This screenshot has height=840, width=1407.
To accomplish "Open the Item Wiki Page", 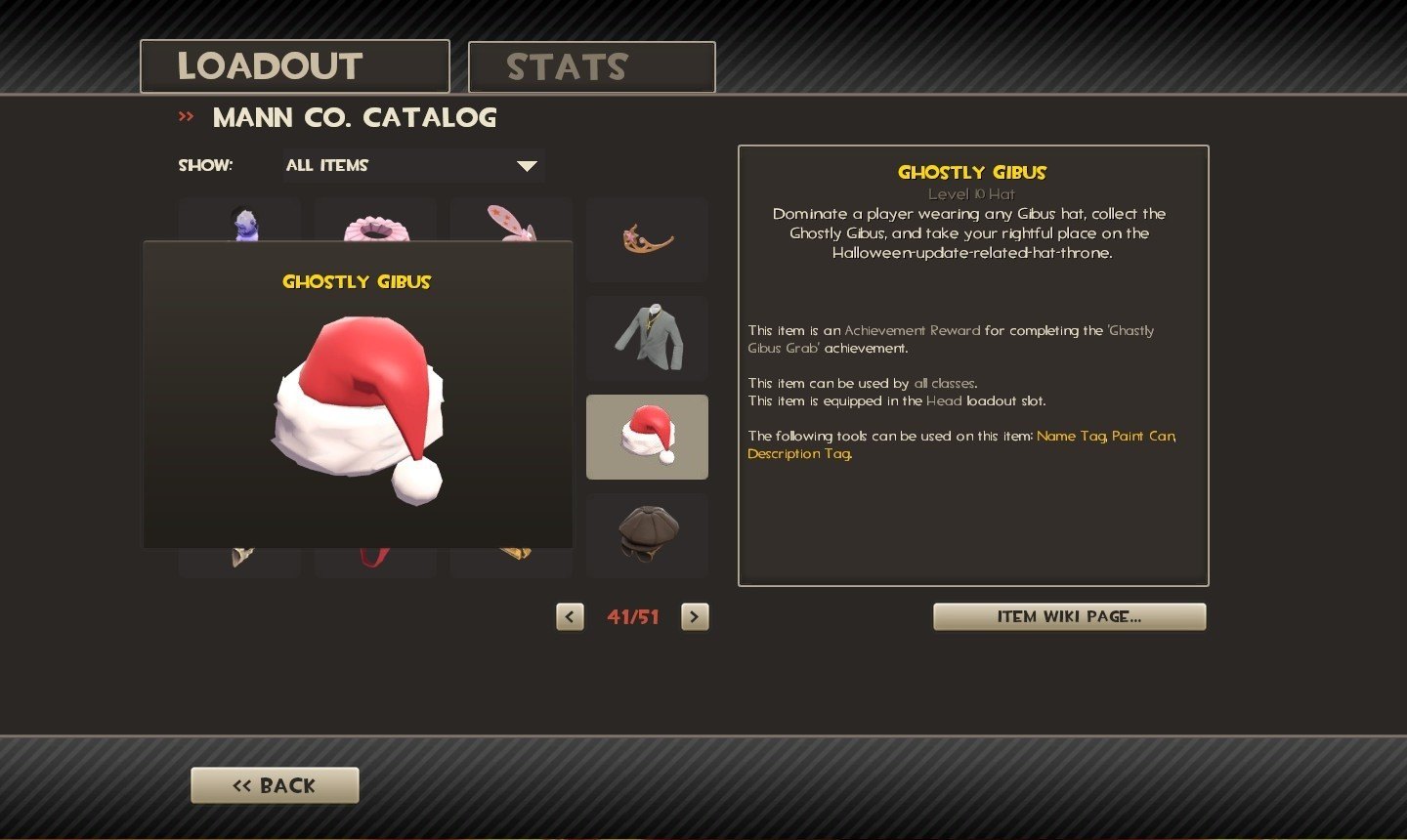I will point(1069,616).
